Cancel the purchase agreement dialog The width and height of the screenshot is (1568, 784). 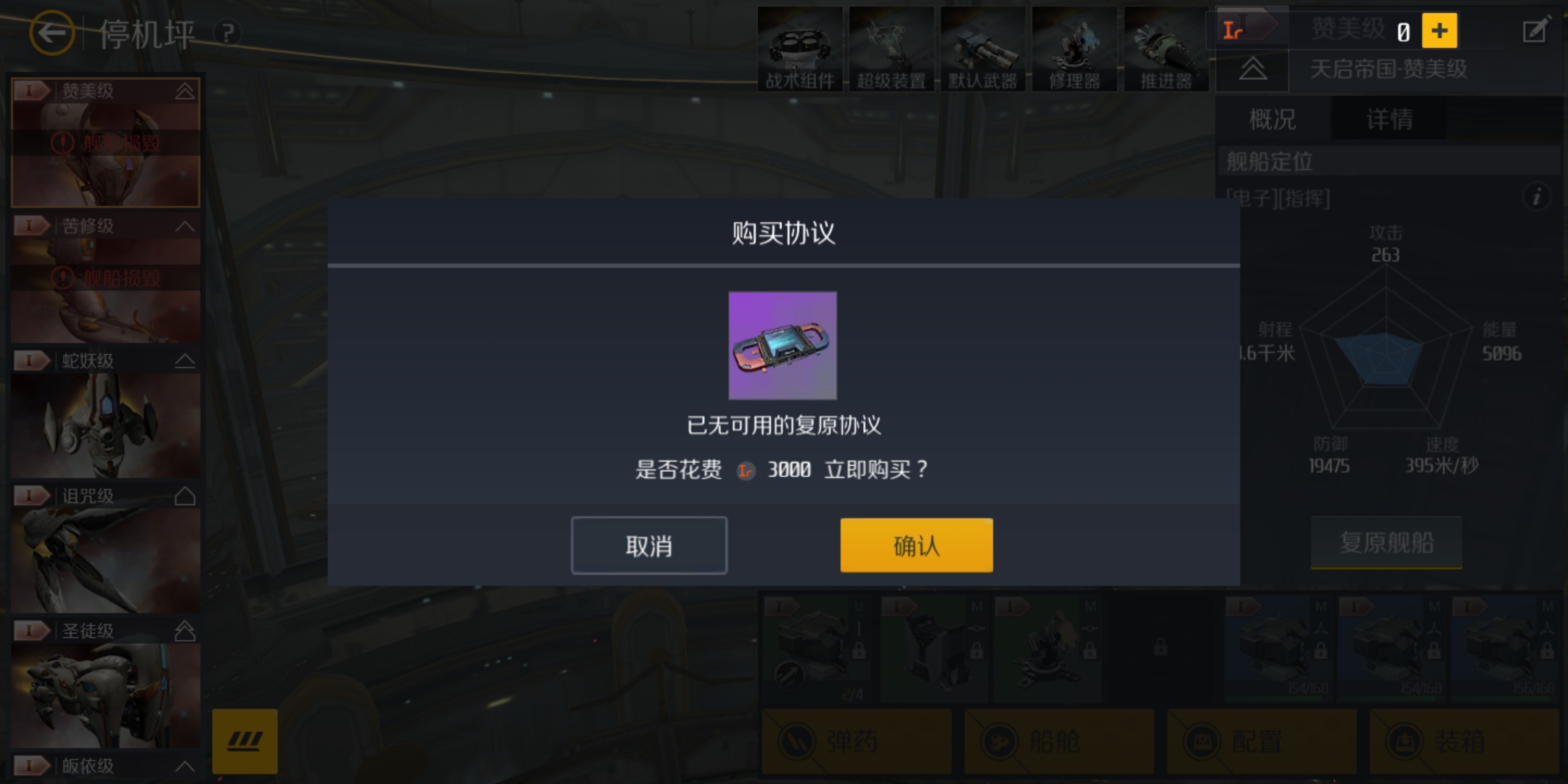650,544
